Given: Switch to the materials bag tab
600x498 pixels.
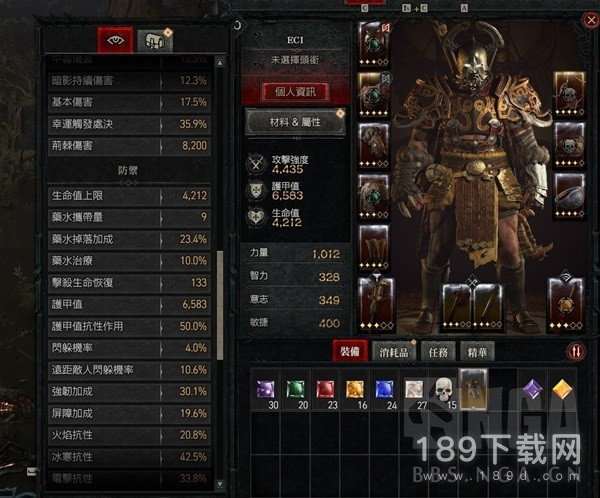Looking at the screenshot, I should (x=153, y=39).
